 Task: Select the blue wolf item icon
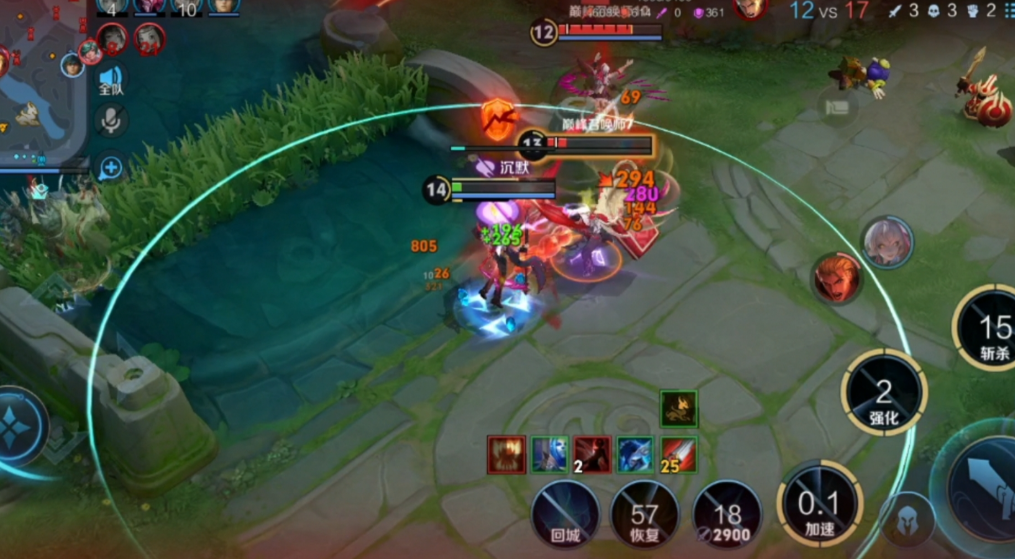635,454
